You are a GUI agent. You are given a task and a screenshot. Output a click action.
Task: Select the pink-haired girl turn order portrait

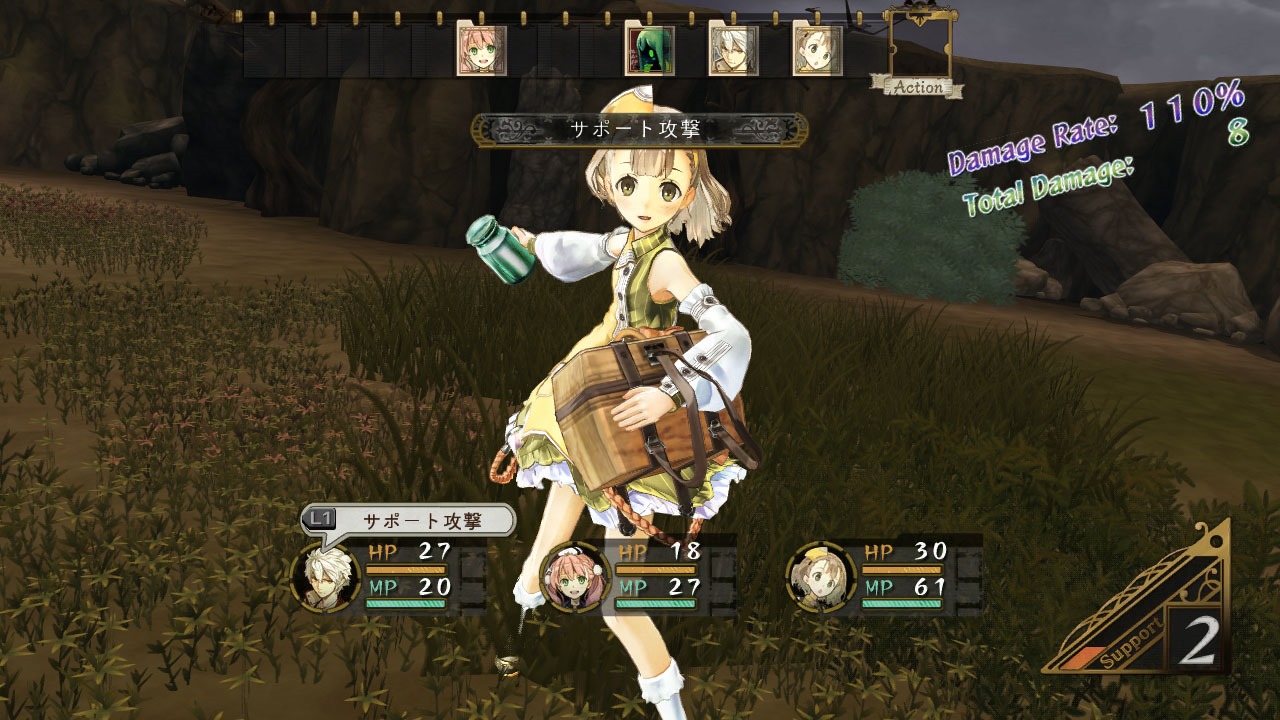[481, 50]
